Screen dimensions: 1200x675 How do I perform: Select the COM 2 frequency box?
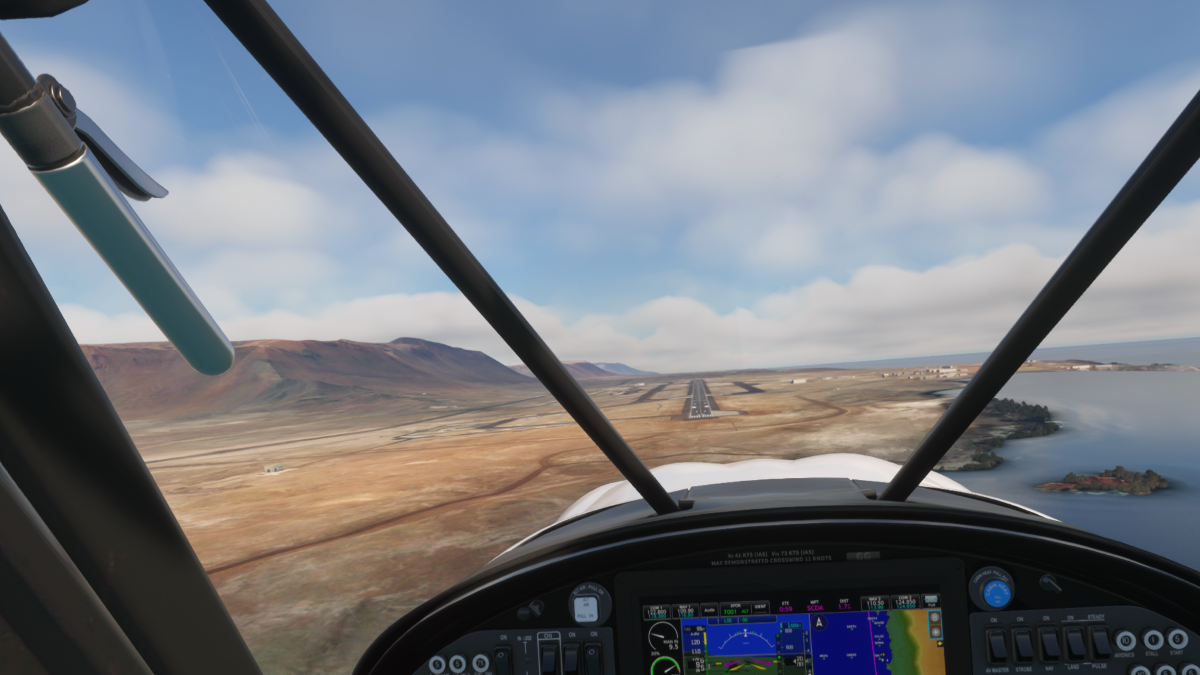click(905, 602)
